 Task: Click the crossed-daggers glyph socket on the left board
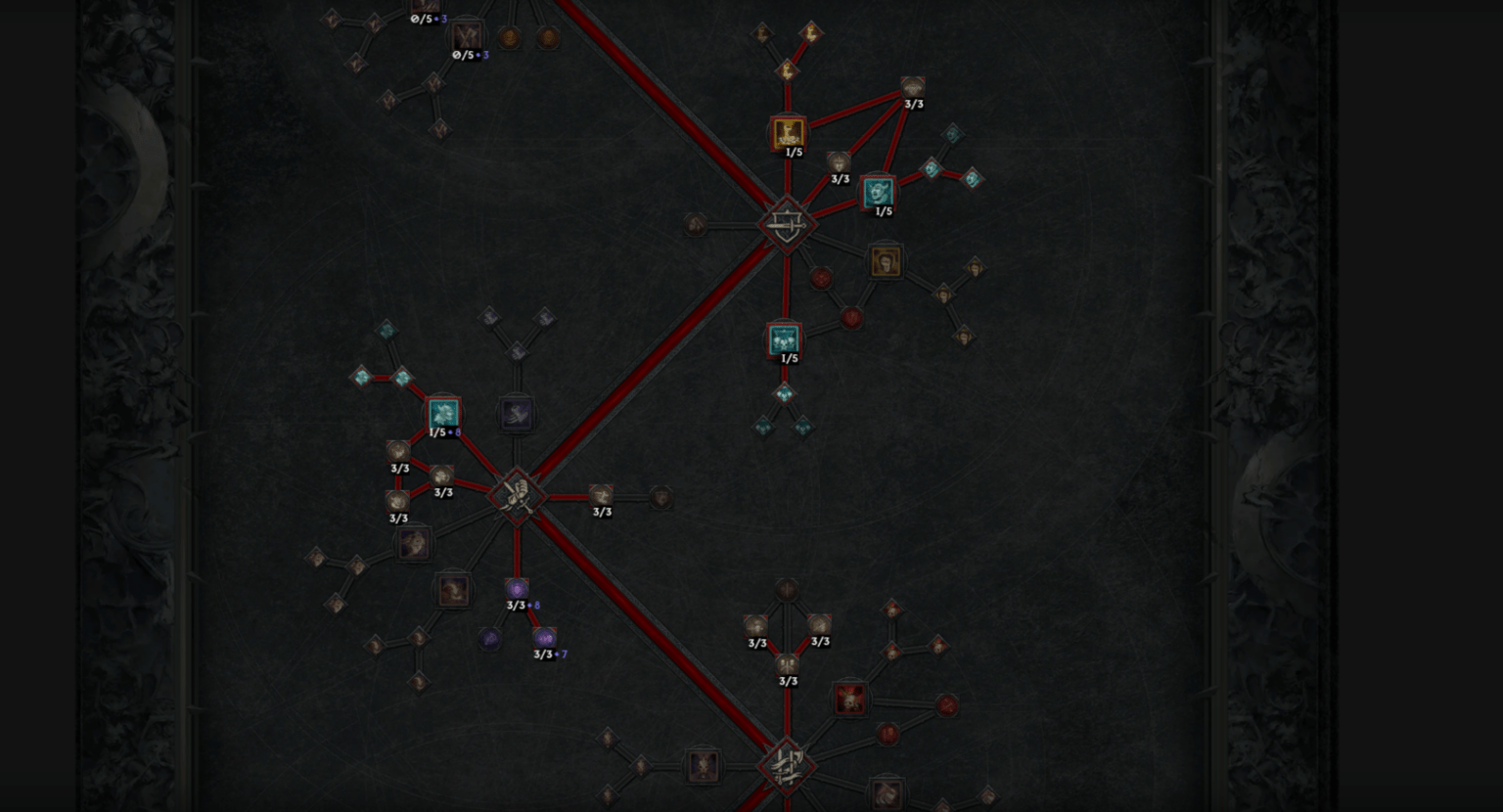pos(517,497)
